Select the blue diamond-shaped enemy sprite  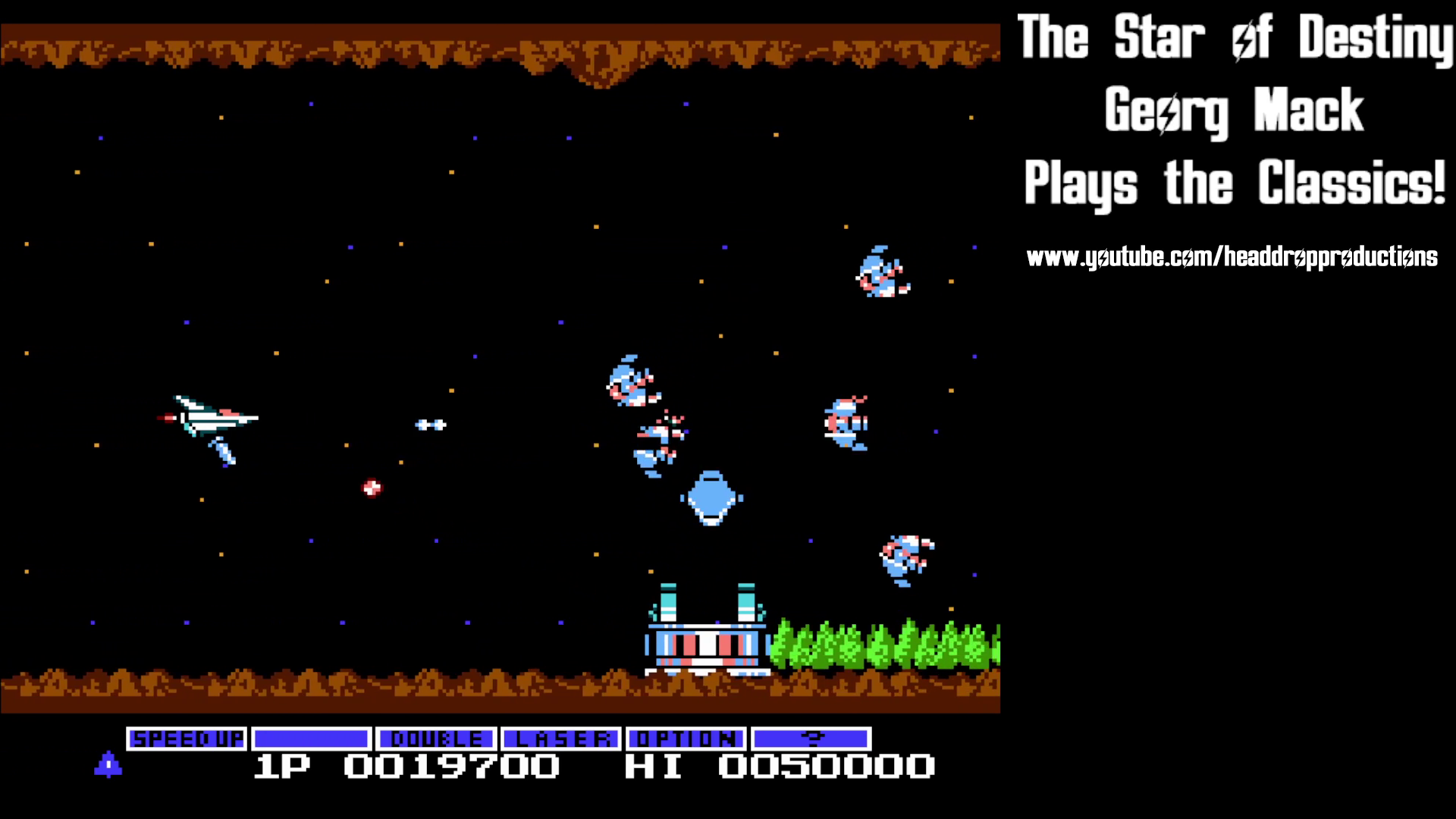tap(710, 497)
